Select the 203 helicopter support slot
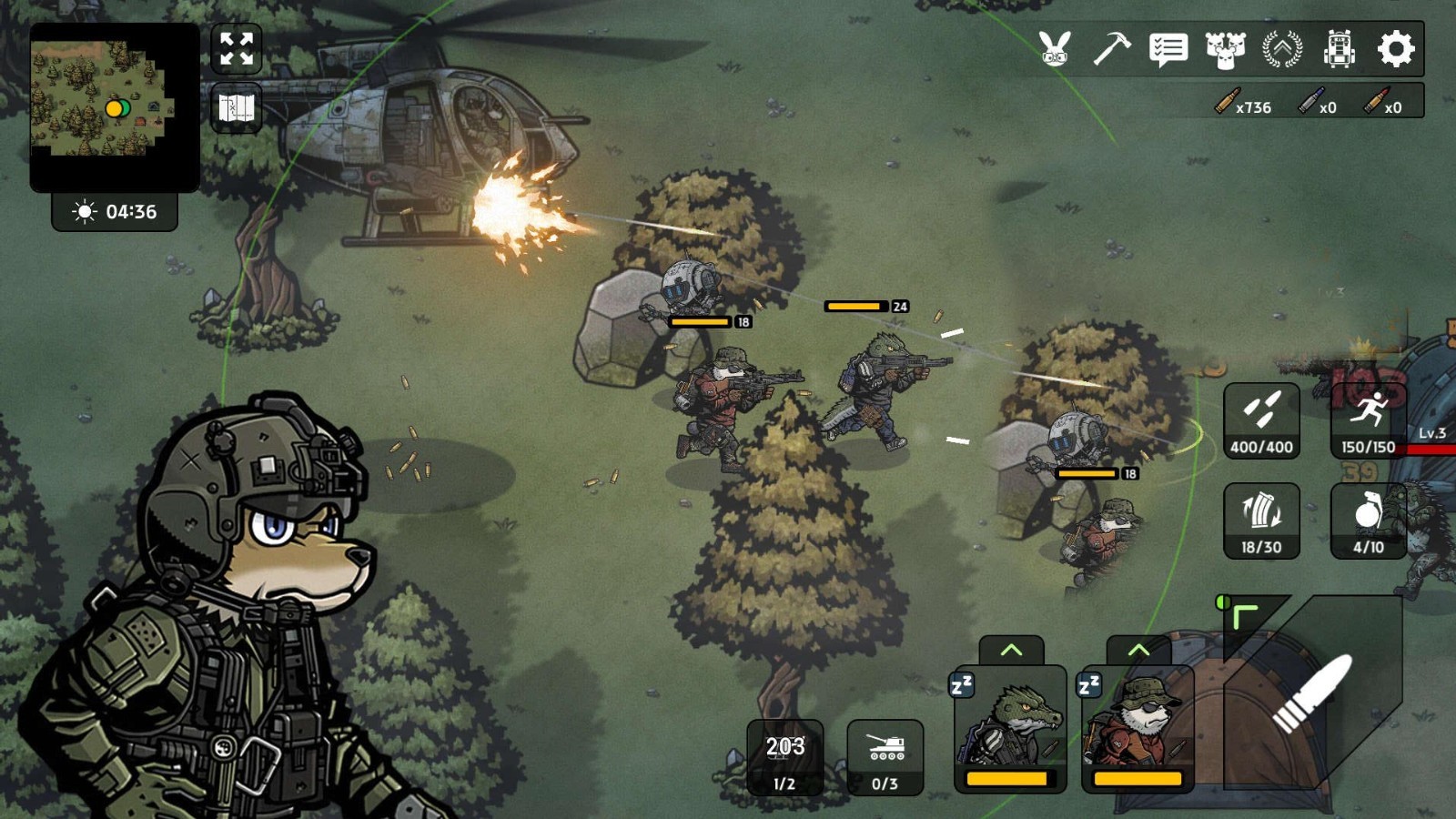The image size is (1456, 819). (784, 757)
